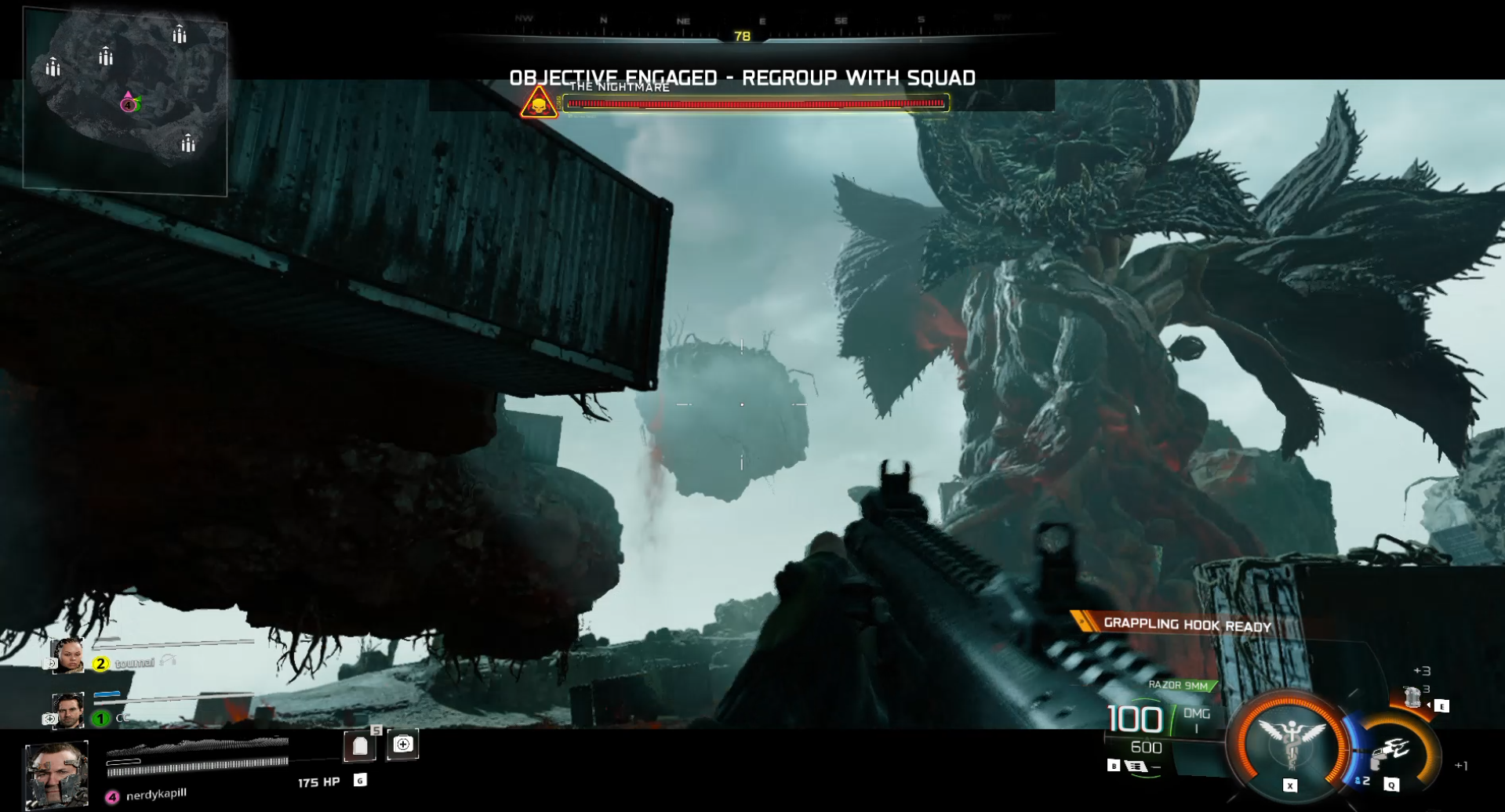1505x812 pixels.
Task: Click the RAZOR 9MM weapon label
Action: pos(1178,684)
